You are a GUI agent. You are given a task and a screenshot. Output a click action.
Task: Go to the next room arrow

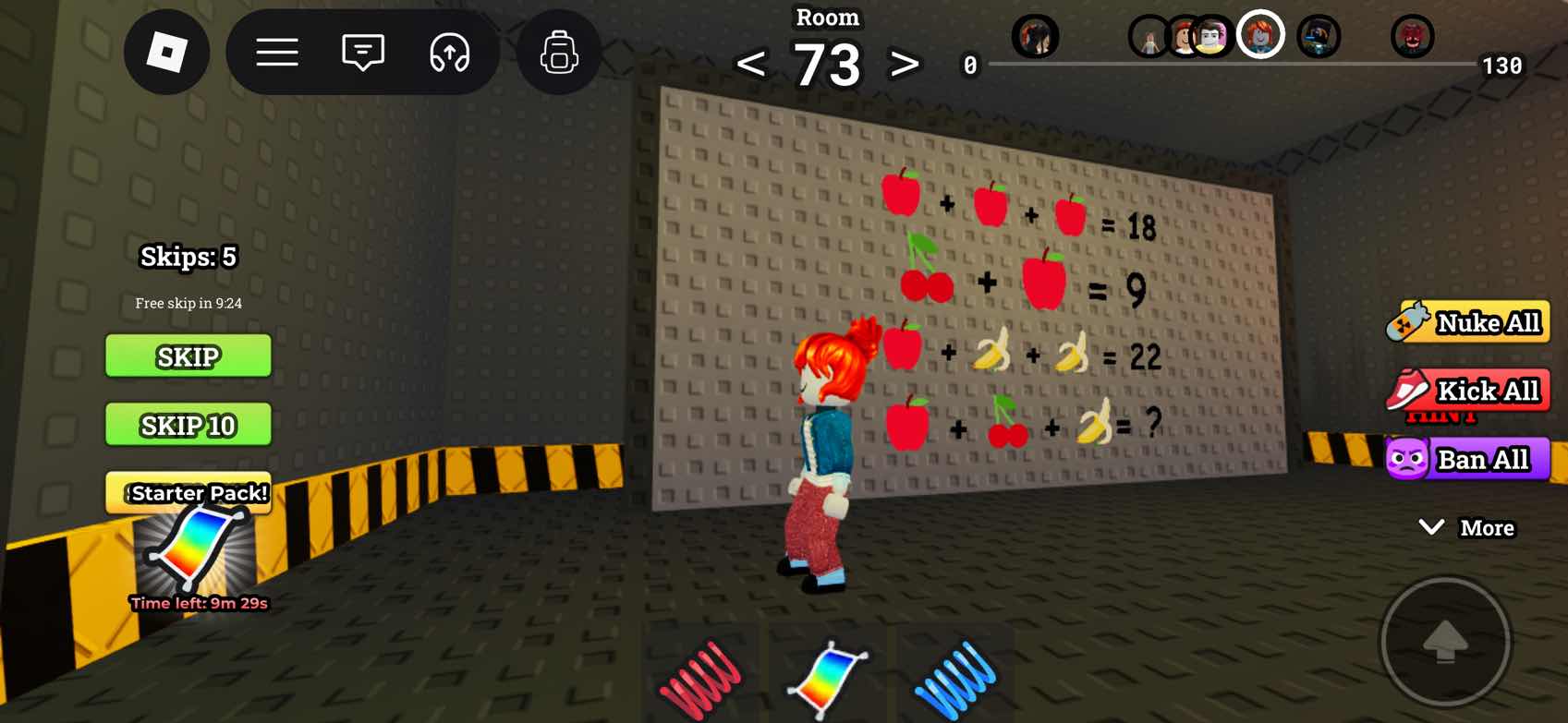tap(904, 65)
